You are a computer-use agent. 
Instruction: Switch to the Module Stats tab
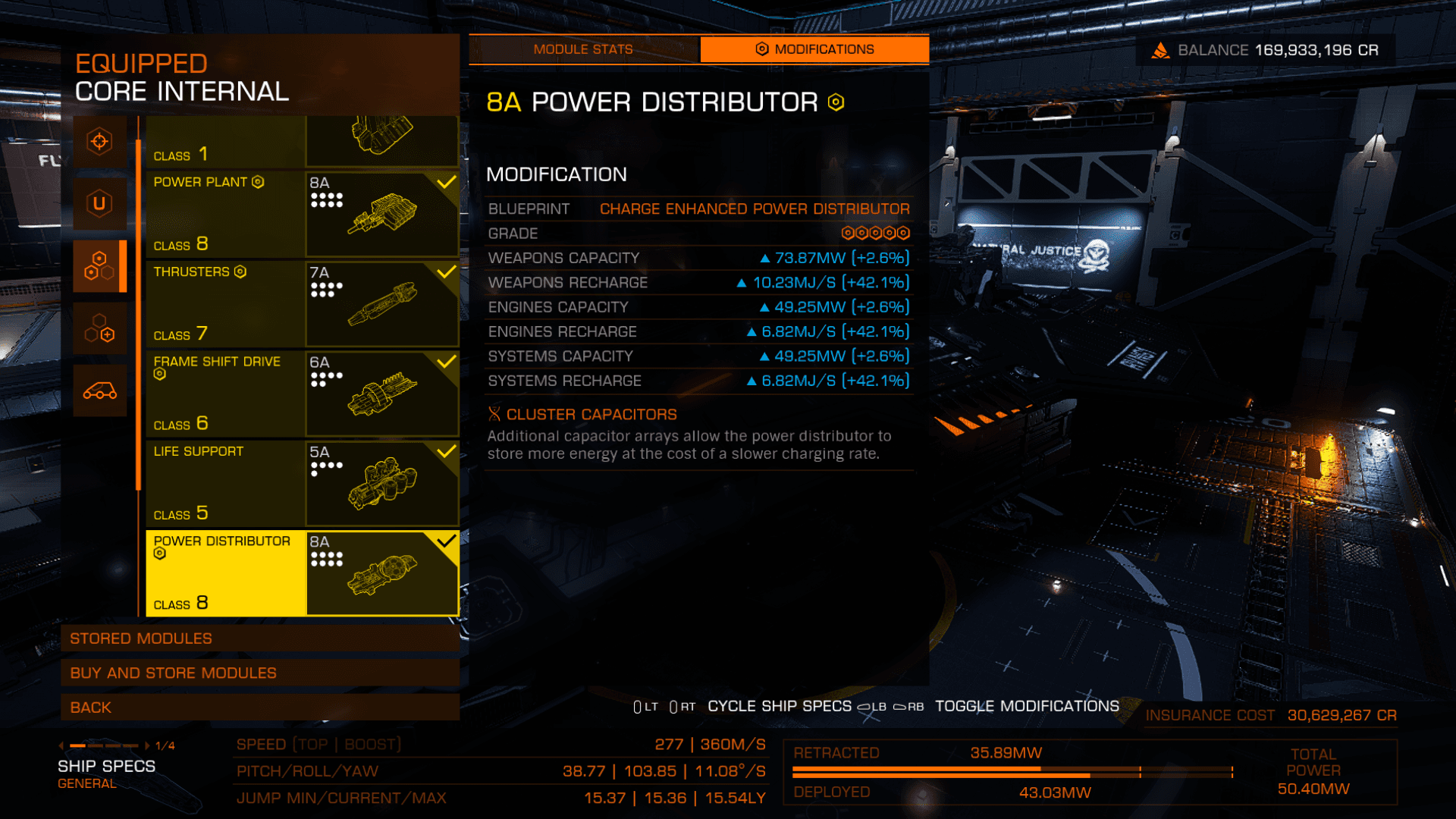[x=583, y=49]
